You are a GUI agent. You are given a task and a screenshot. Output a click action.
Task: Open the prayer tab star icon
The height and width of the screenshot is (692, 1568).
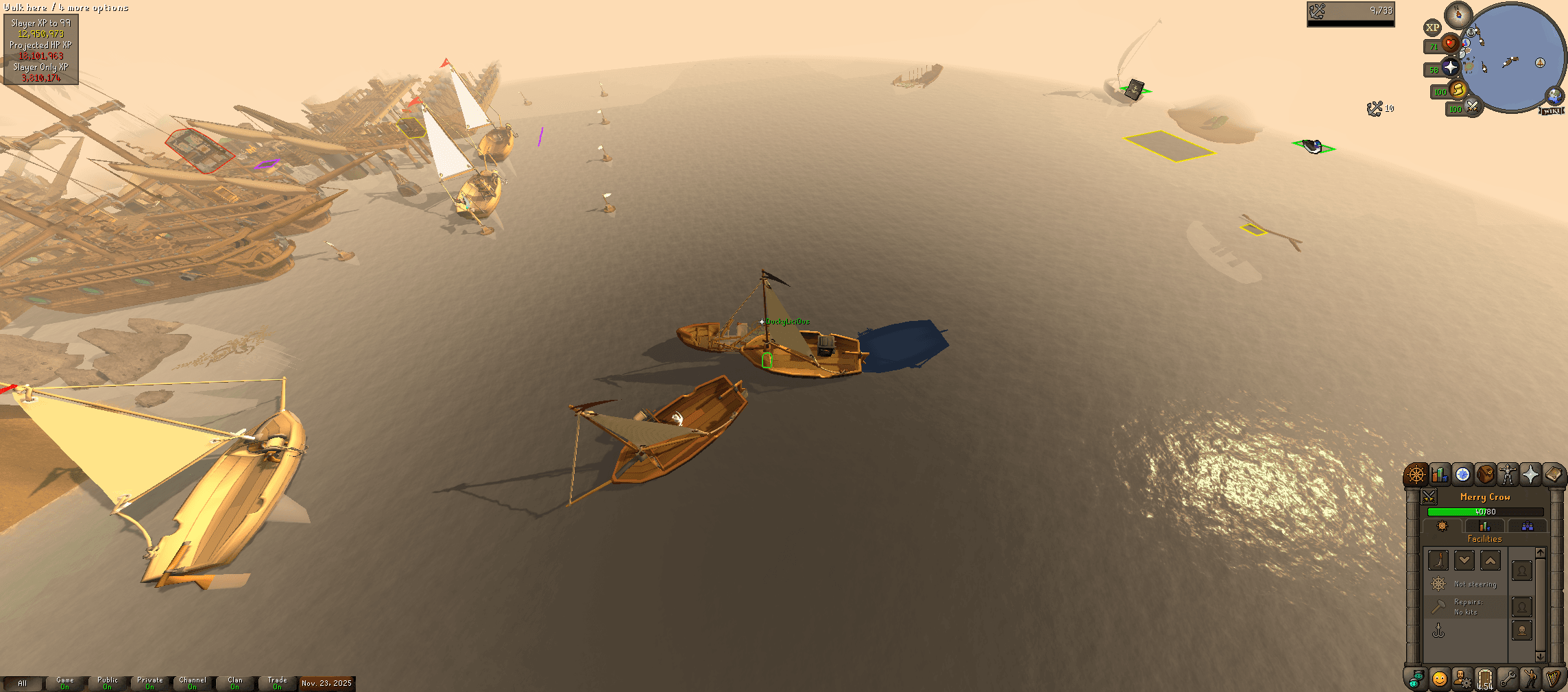coord(1532,475)
